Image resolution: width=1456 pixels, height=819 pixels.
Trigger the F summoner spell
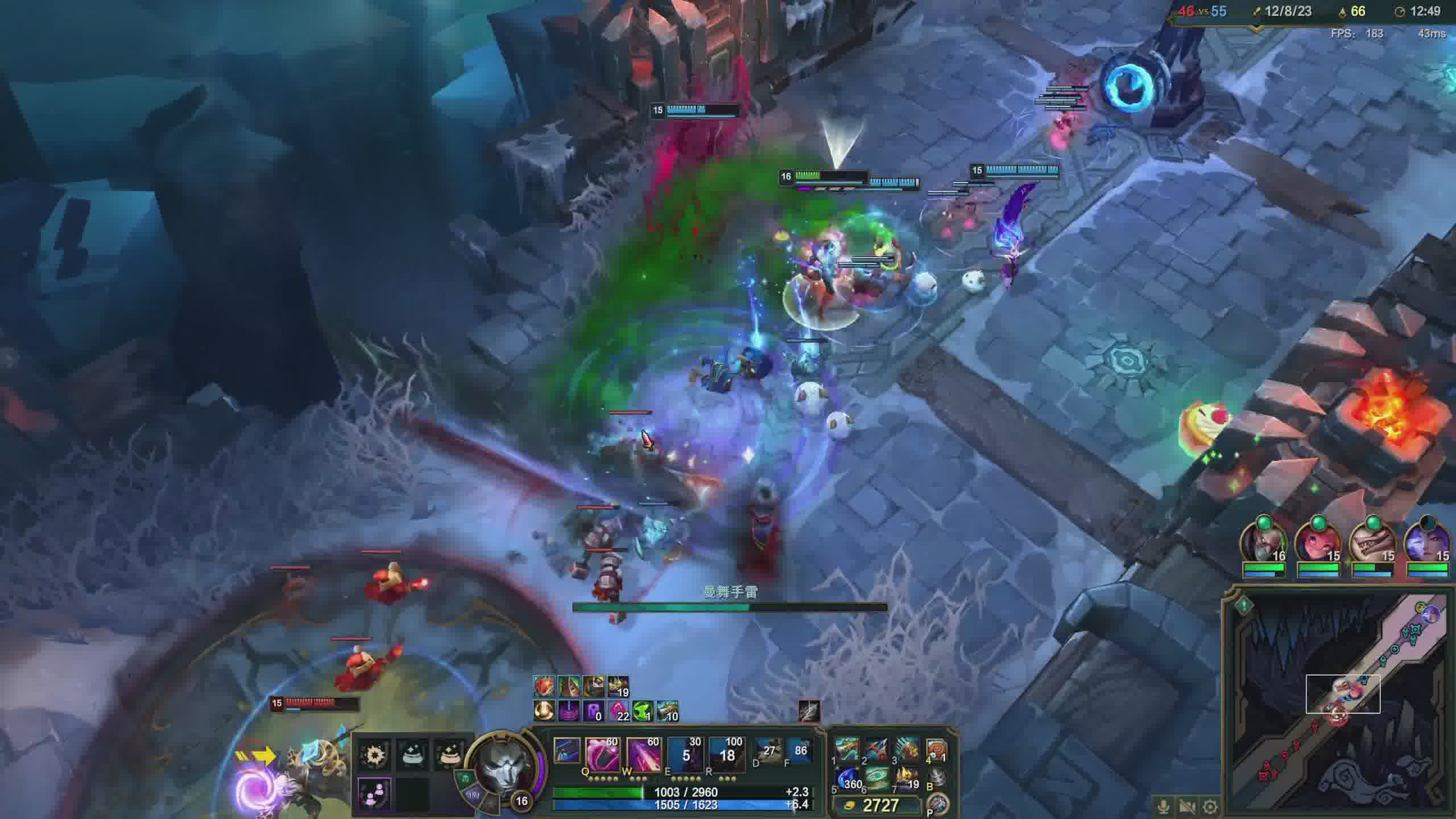800,752
